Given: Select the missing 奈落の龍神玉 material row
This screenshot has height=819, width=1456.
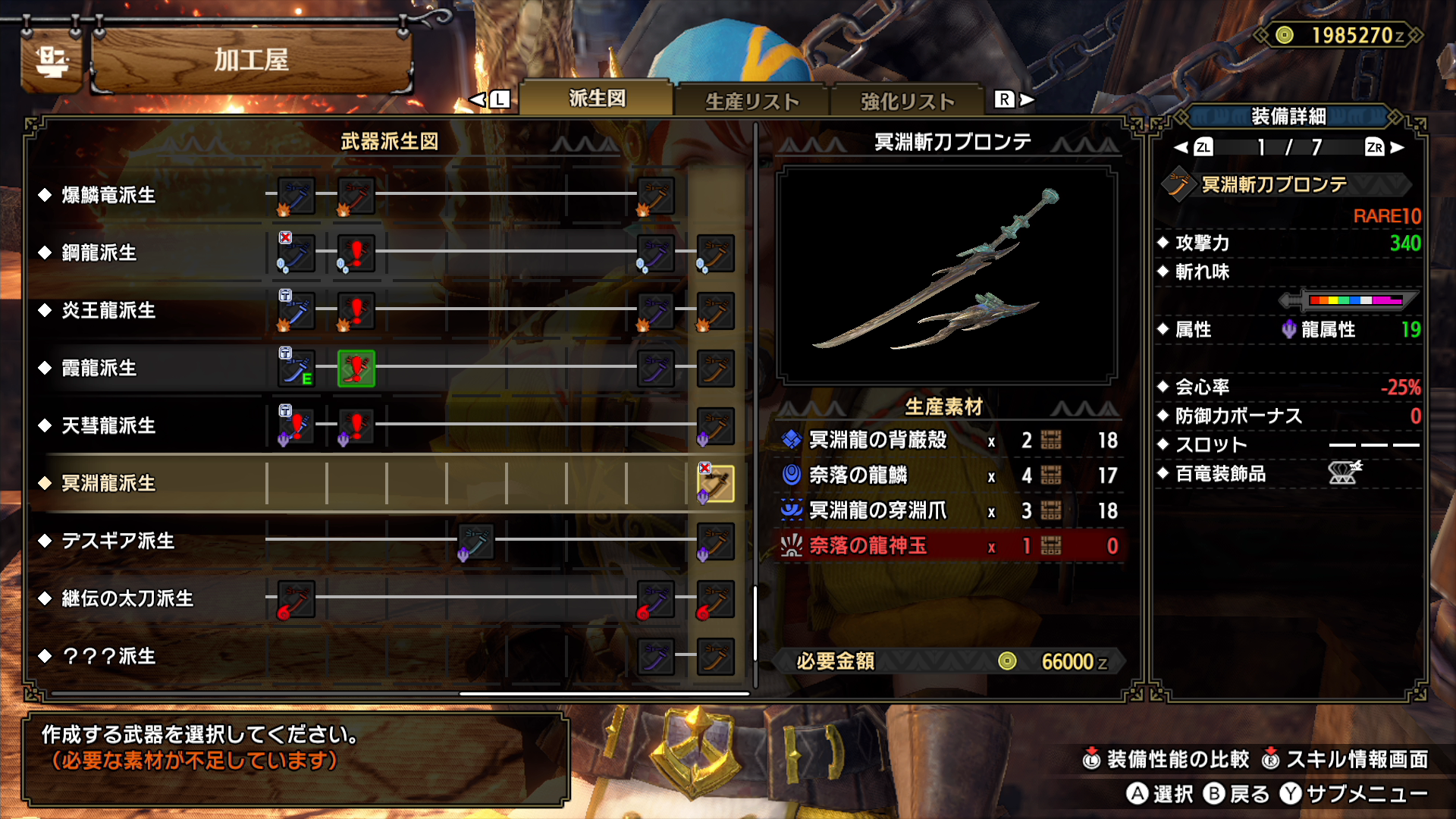Looking at the screenshot, I should coord(949,546).
